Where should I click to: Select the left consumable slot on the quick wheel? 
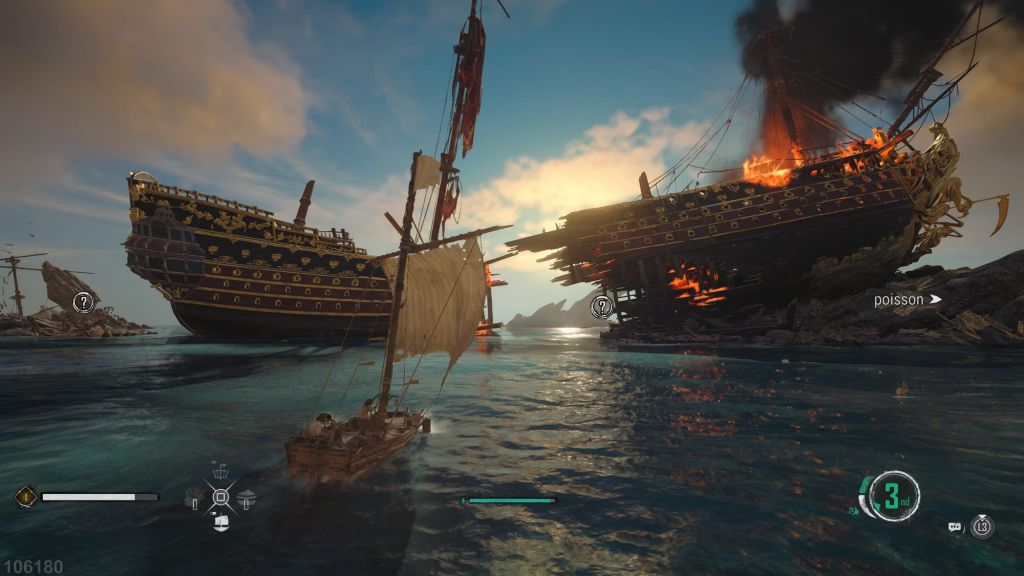pyautogui.click(x=196, y=496)
